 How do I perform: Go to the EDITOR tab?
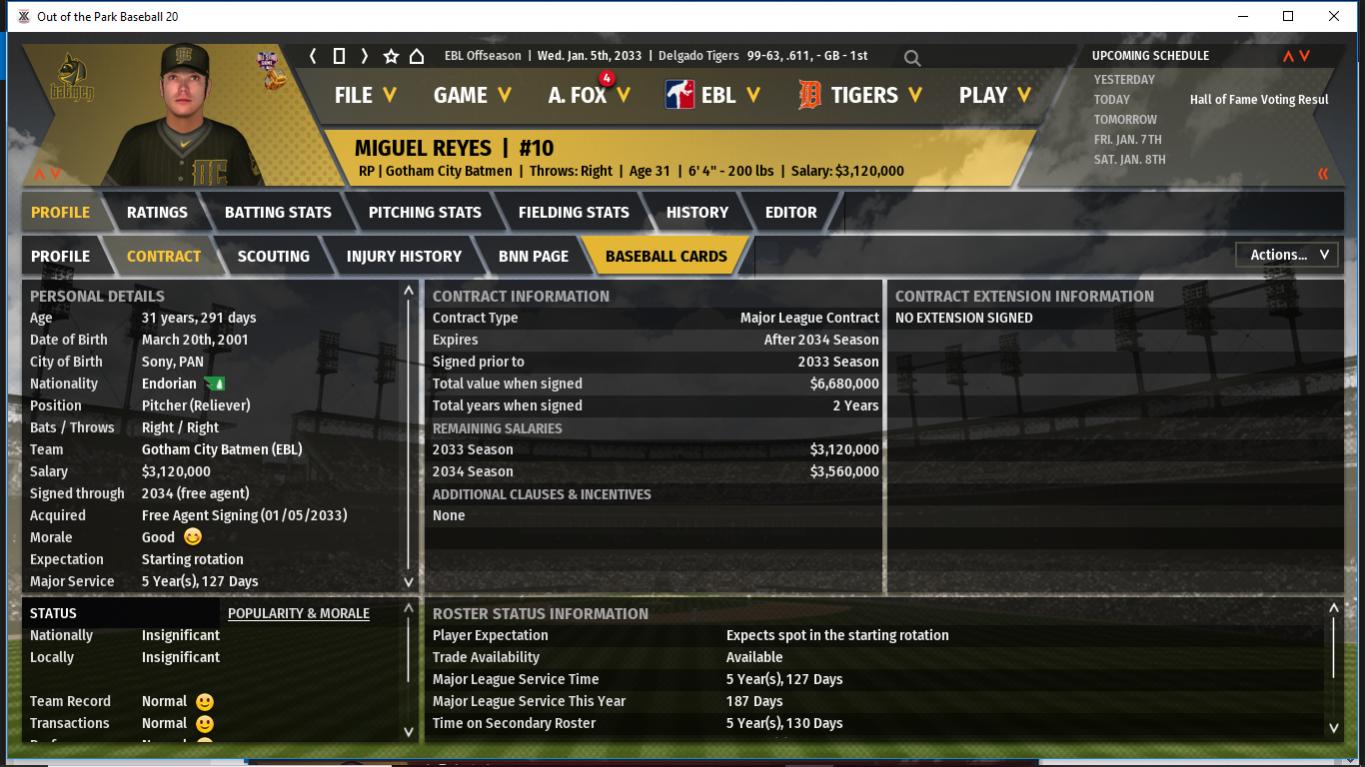[x=791, y=212]
